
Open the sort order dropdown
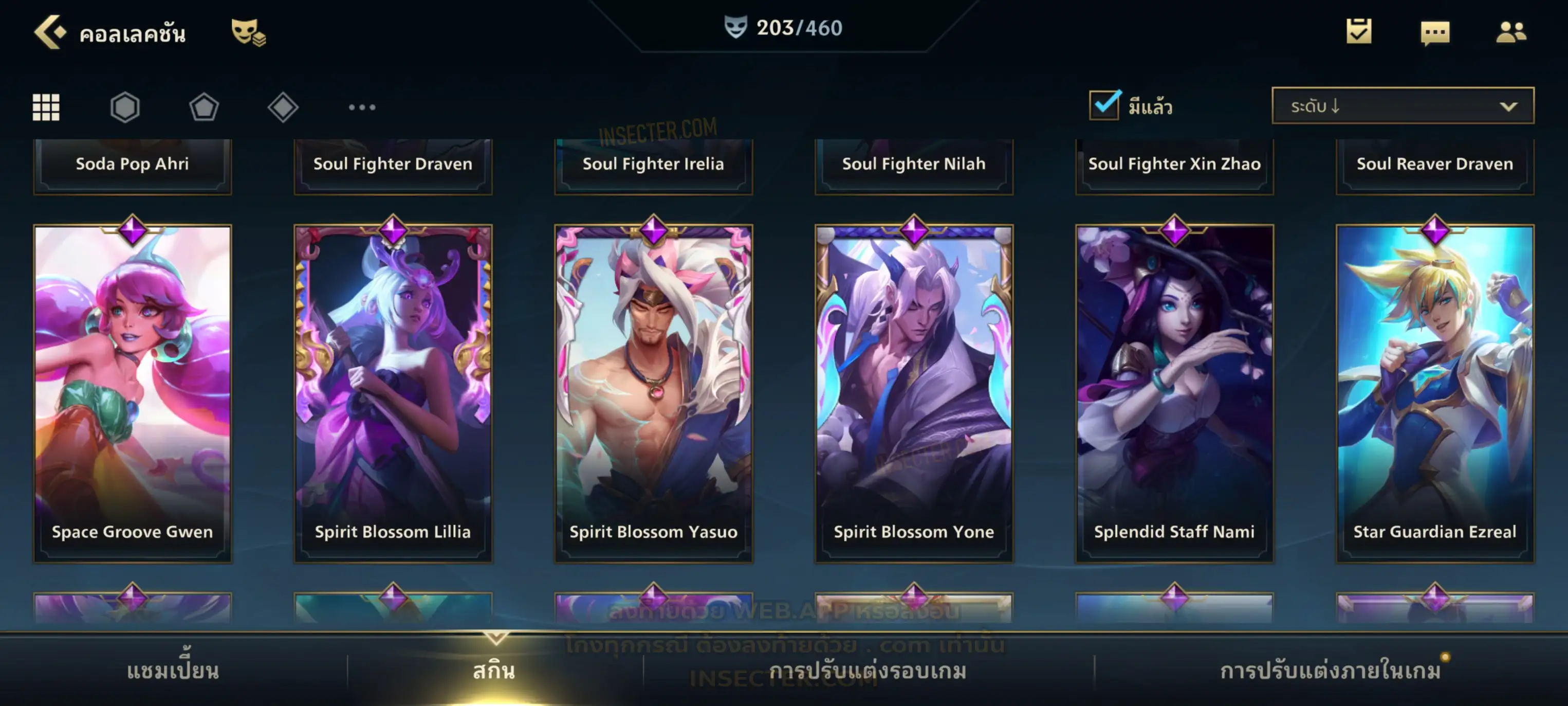click(x=1402, y=106)
